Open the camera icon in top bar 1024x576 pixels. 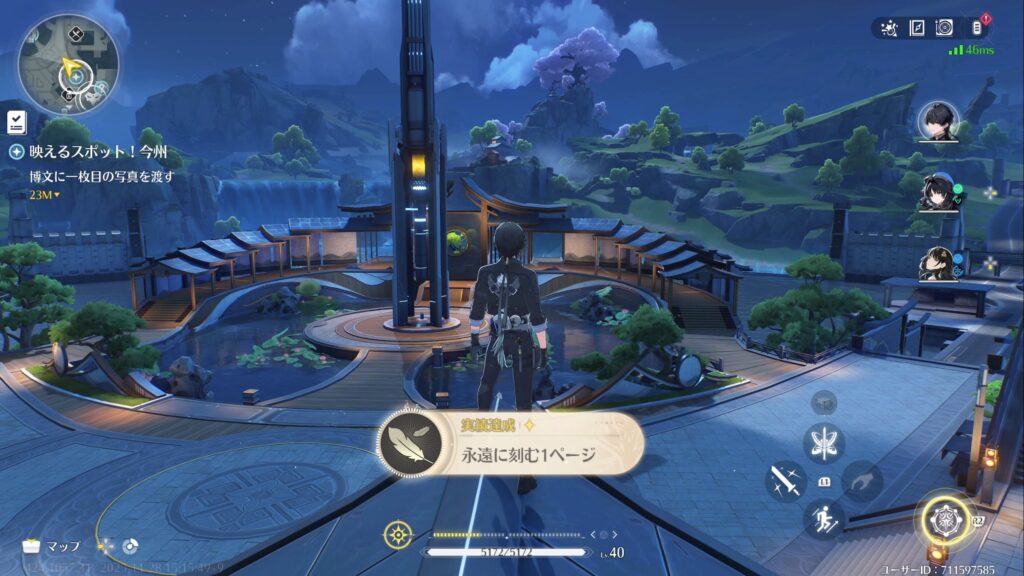[943, 28]
